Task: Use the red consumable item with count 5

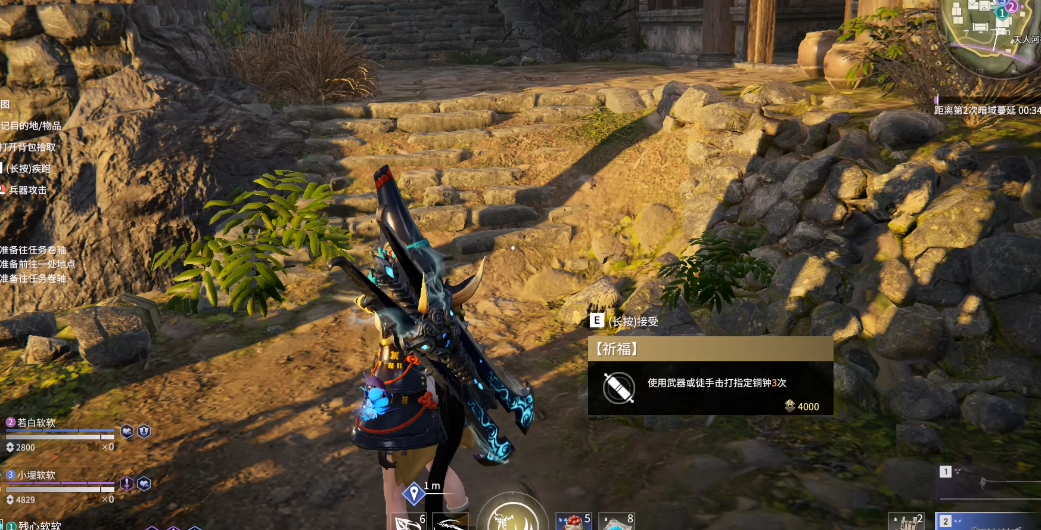Action: 573,521
